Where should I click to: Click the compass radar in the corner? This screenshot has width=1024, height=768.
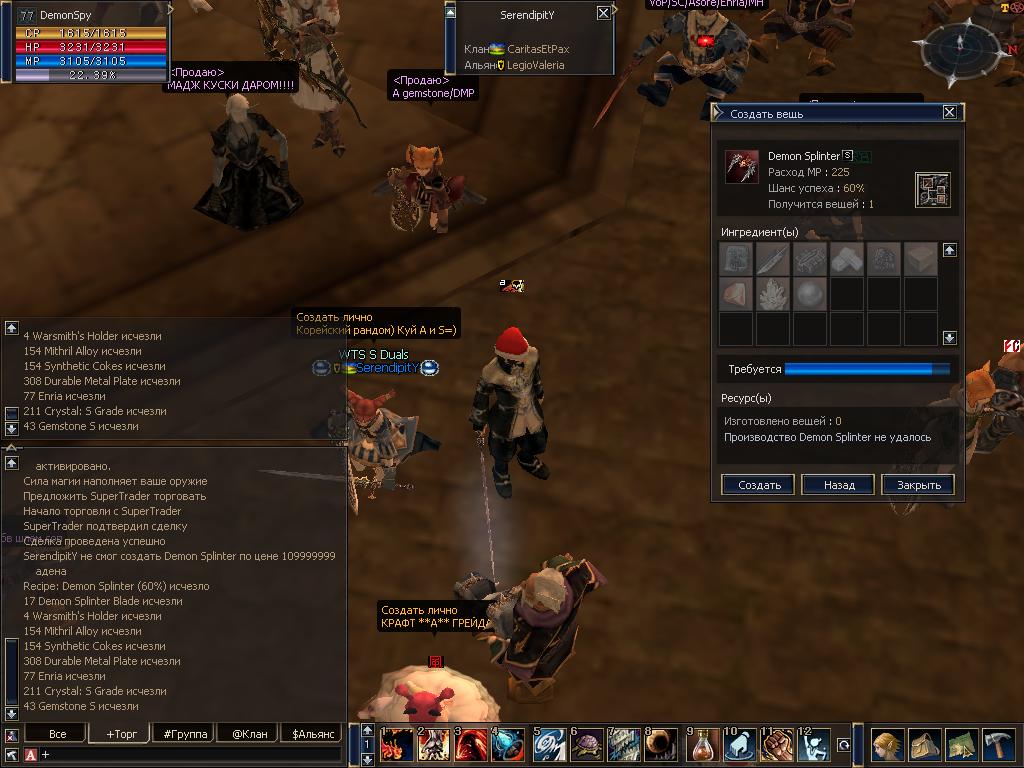point(959,43)
